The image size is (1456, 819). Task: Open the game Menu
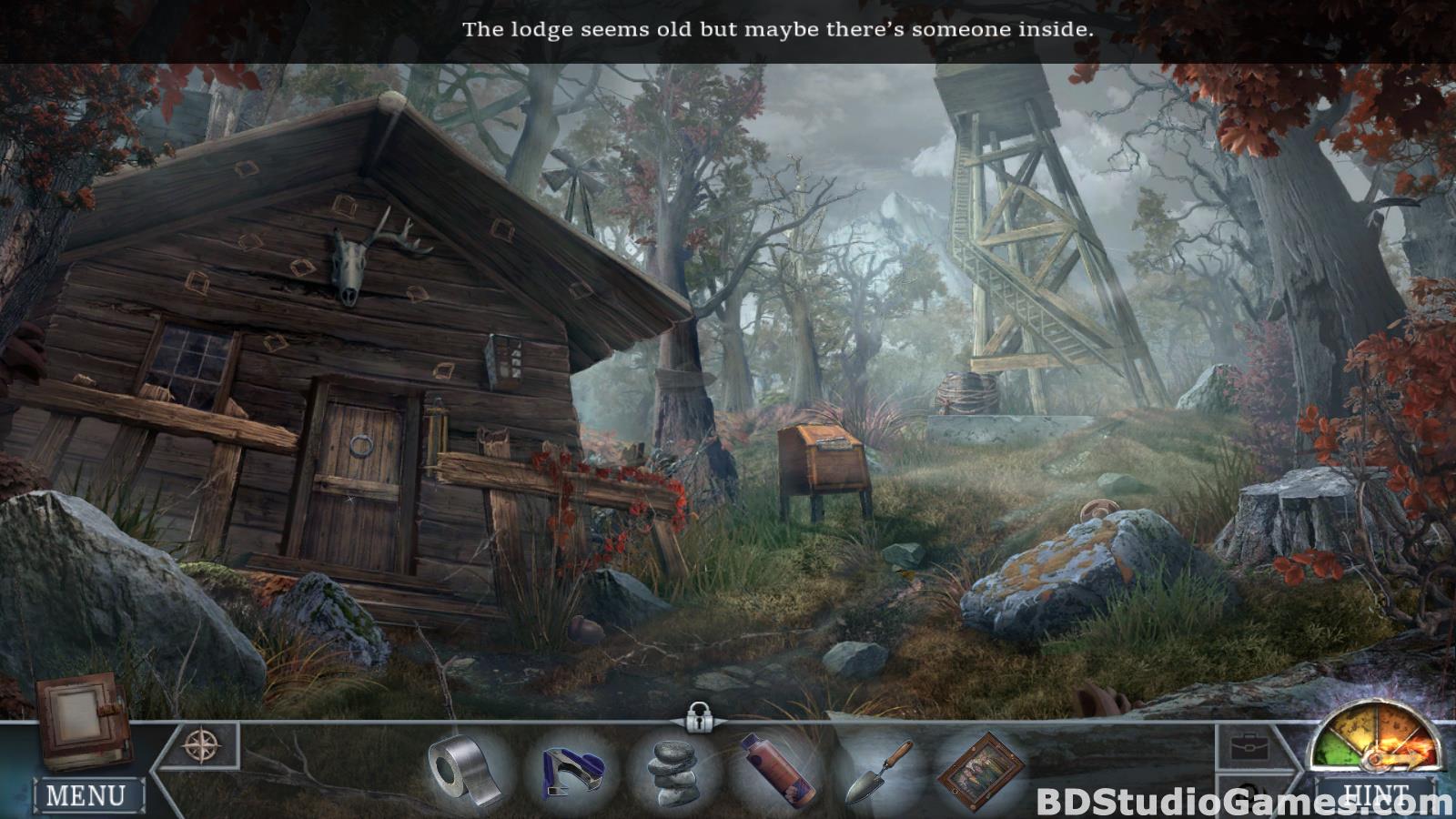pyautogui.click(x=87, y=795)
